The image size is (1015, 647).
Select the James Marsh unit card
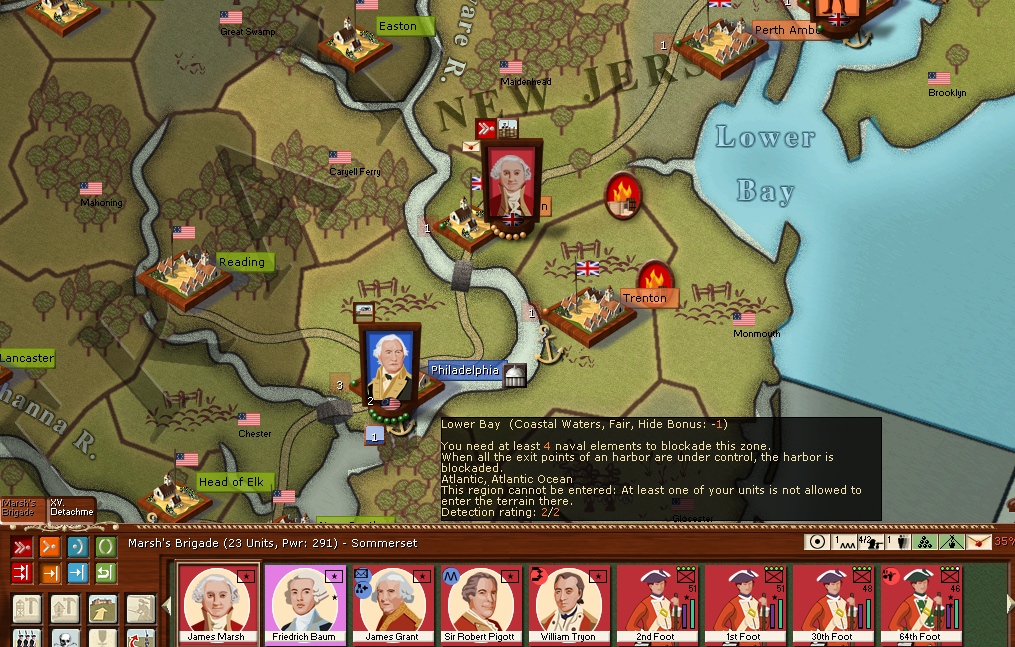coord(217,604)
